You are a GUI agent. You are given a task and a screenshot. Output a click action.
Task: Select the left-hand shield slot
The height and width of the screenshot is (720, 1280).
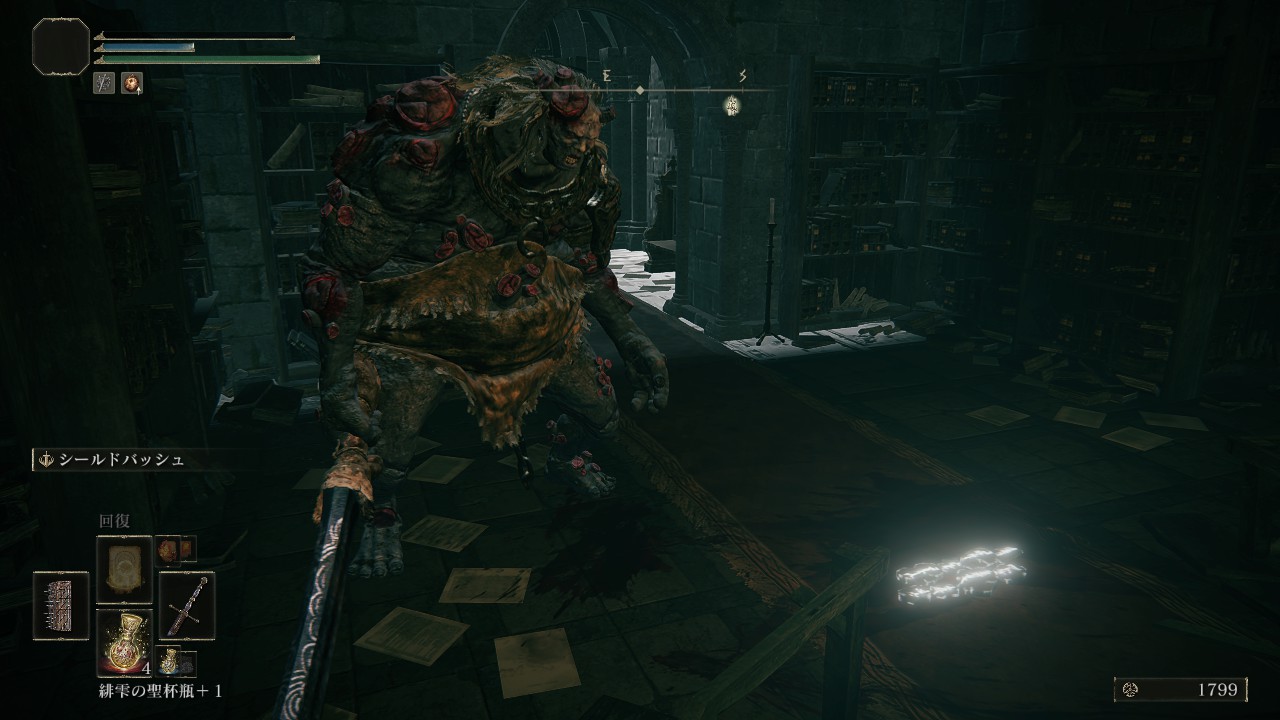pyautogui.click(x=61, y=605)
